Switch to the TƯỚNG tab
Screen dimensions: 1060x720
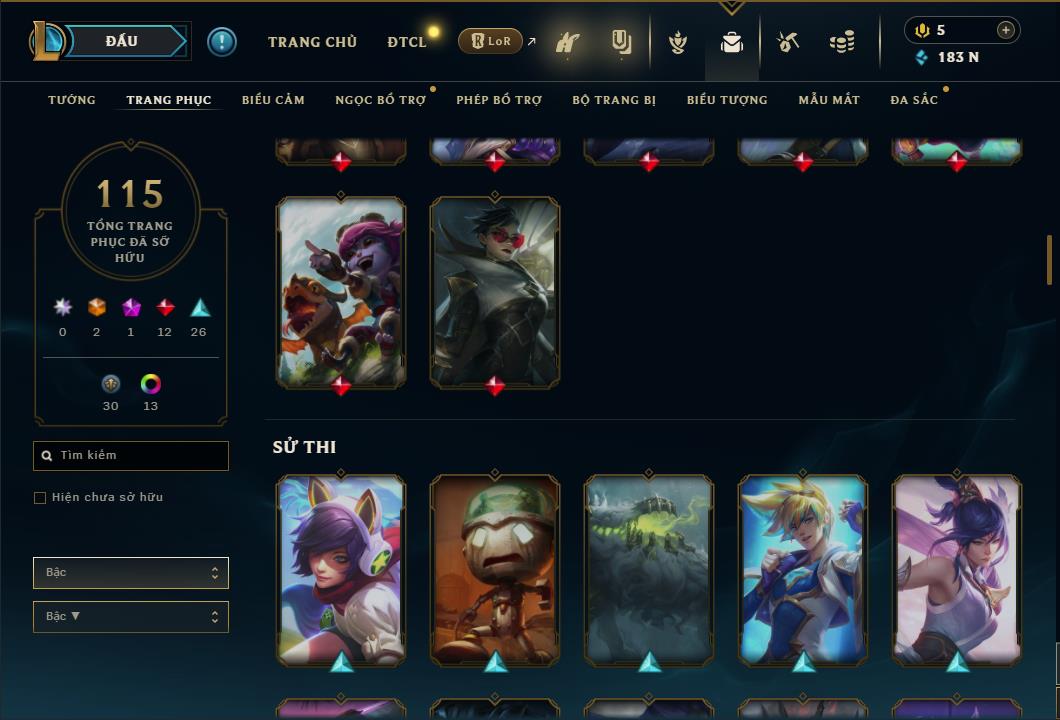click(x=72, y=100)
